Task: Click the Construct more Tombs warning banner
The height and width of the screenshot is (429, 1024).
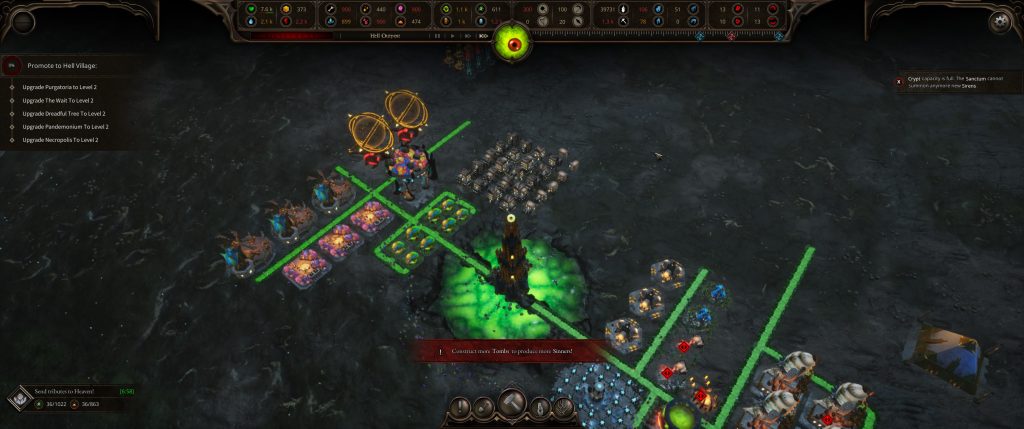Action: click(512, 351)
